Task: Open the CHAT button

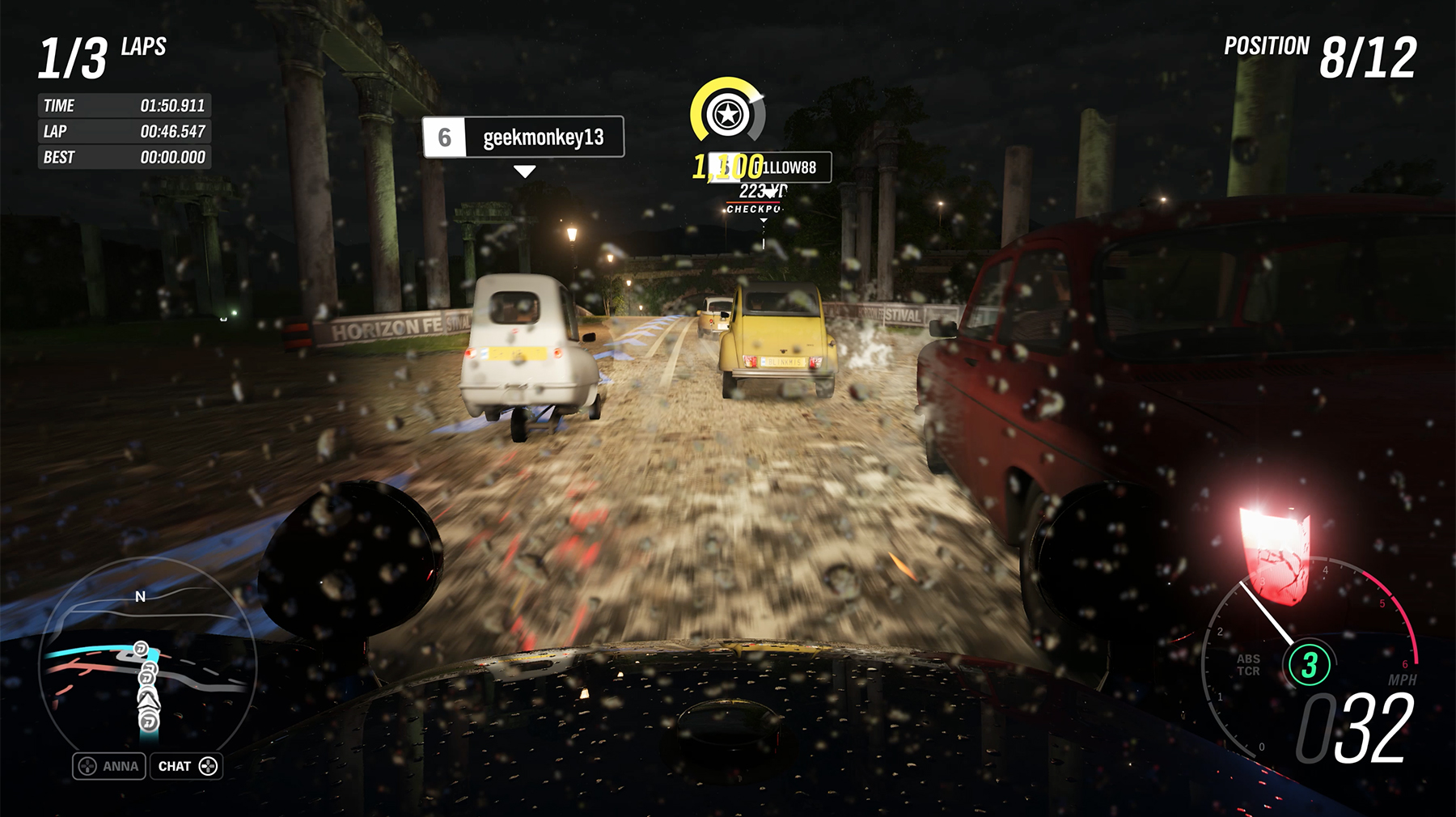Action: (186, 766)
